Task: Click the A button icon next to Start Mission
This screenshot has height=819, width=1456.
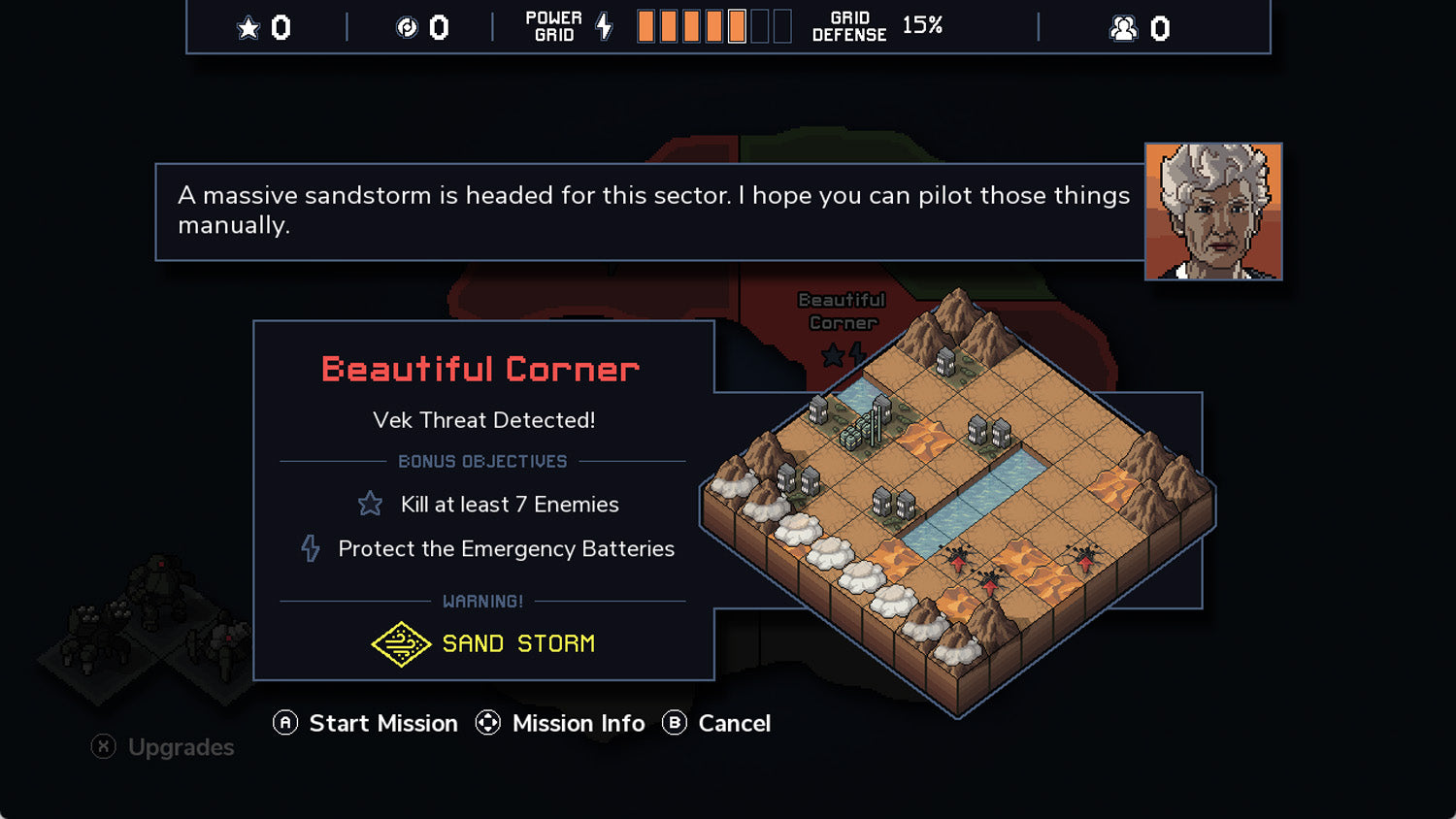Action: pyautogui.click(x=284, y=723)
